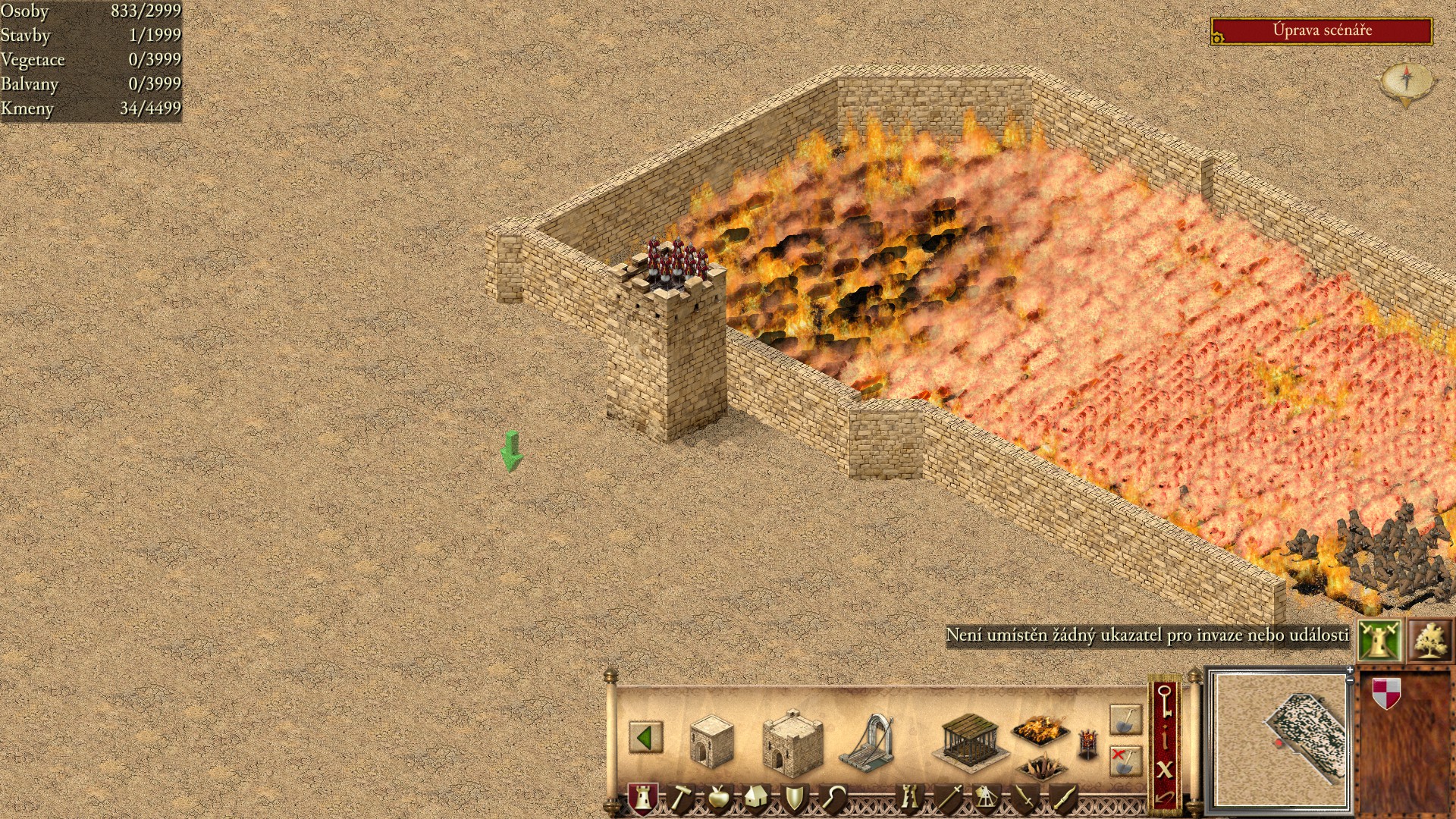Activate the shovel dig moat tool
The image size is (1456, 819).
pos(1125,719)
